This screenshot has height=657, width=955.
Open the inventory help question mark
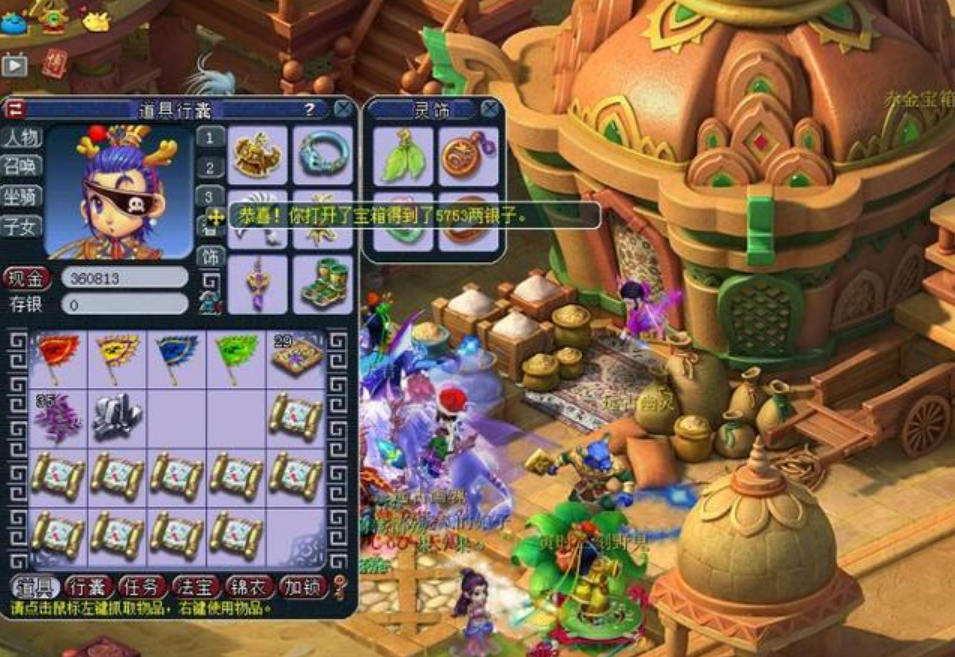[310, 109]
